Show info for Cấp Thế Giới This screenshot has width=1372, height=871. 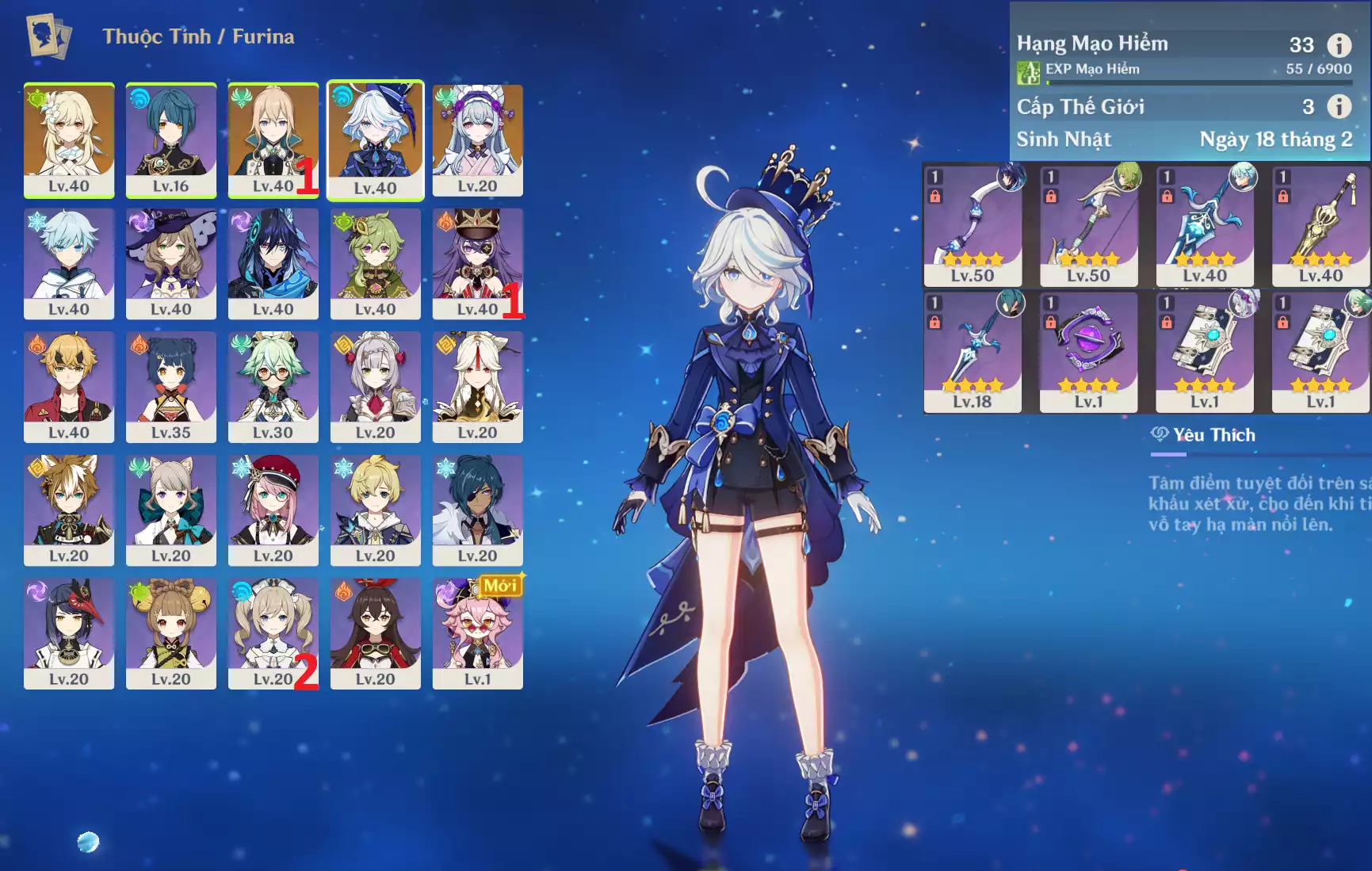tap(1339, 106)
